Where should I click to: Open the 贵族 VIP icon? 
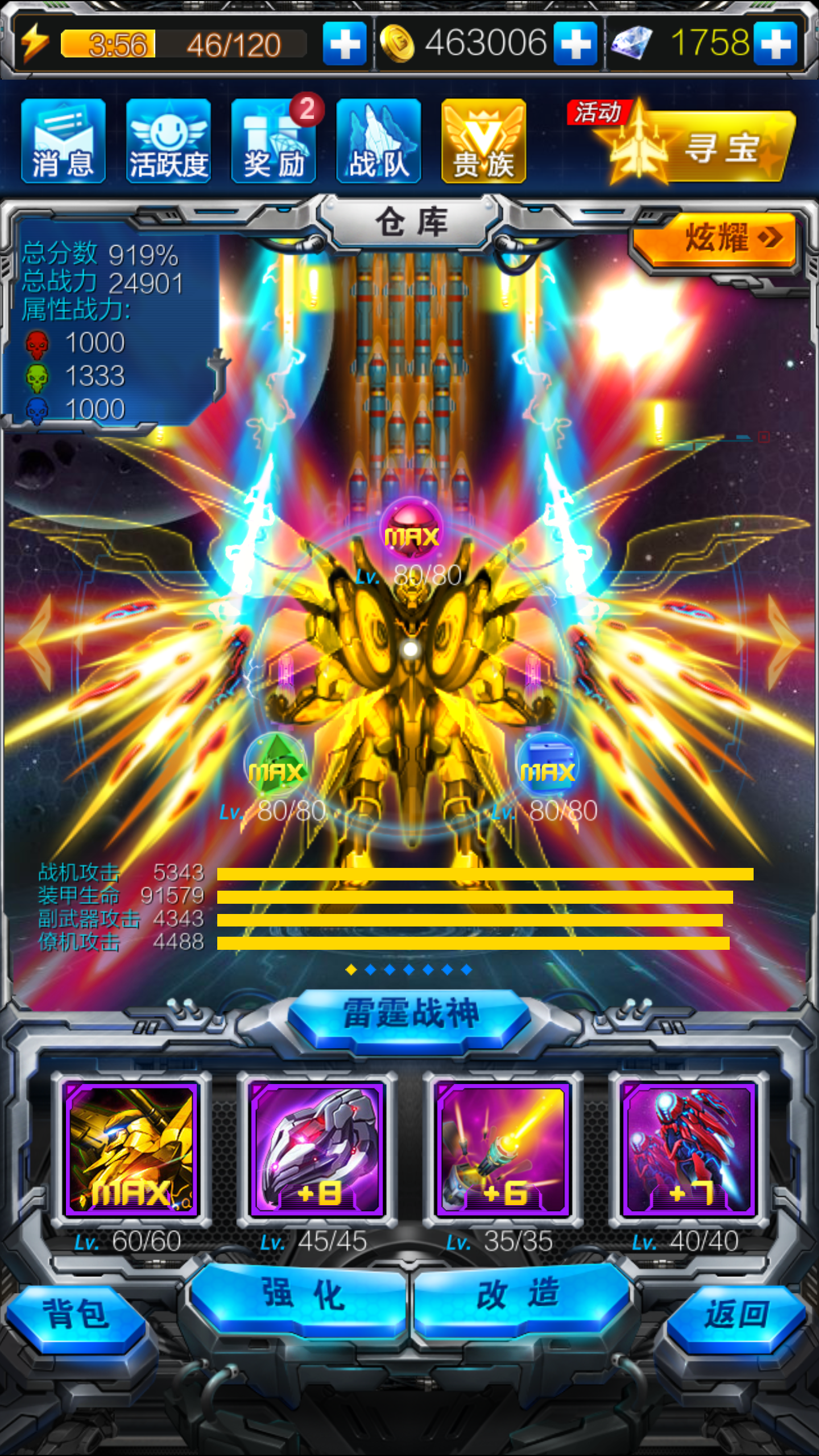tap(483, 140)
